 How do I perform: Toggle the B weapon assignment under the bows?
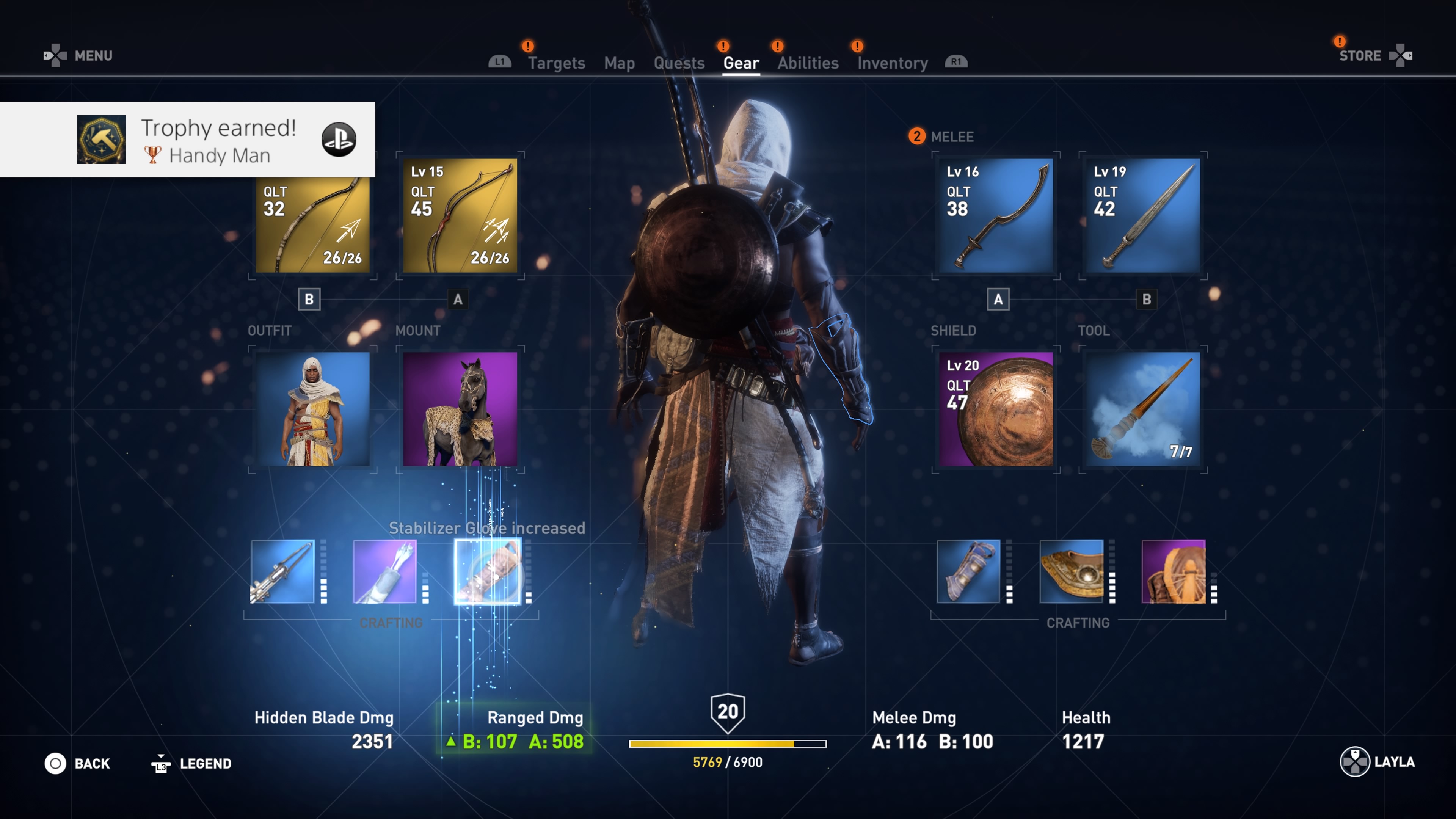click(310, 300)
